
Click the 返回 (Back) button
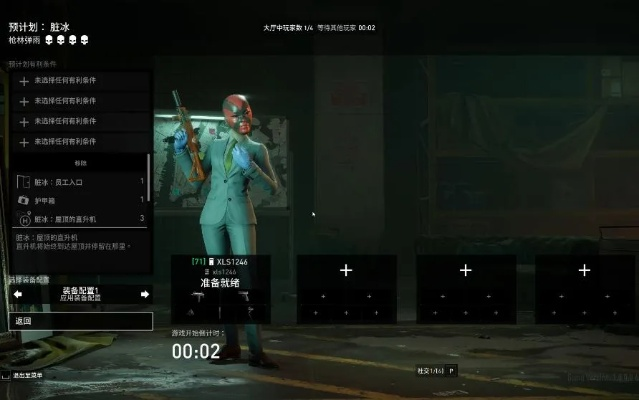pyautogui.click(x=80, y=322)
